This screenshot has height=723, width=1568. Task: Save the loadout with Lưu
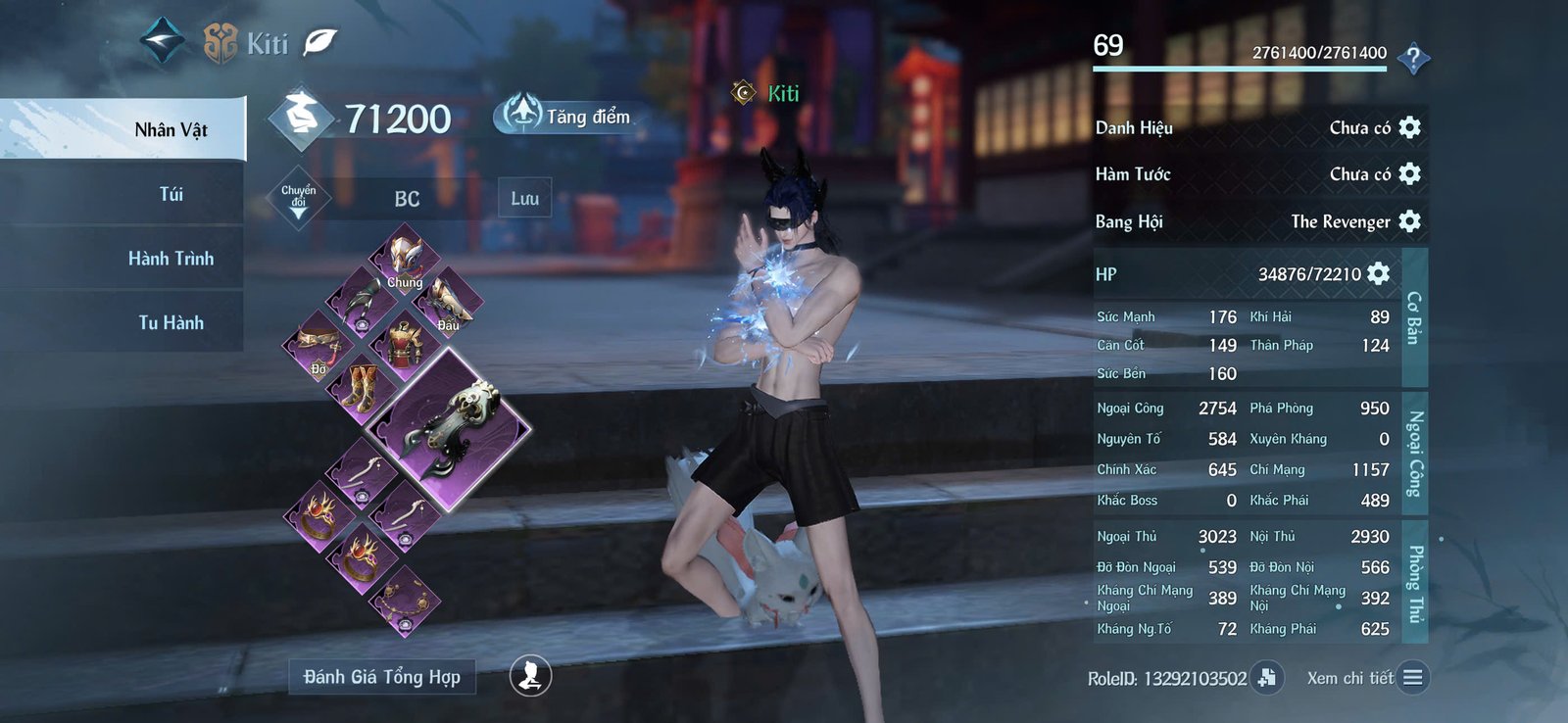pos(524,198)
